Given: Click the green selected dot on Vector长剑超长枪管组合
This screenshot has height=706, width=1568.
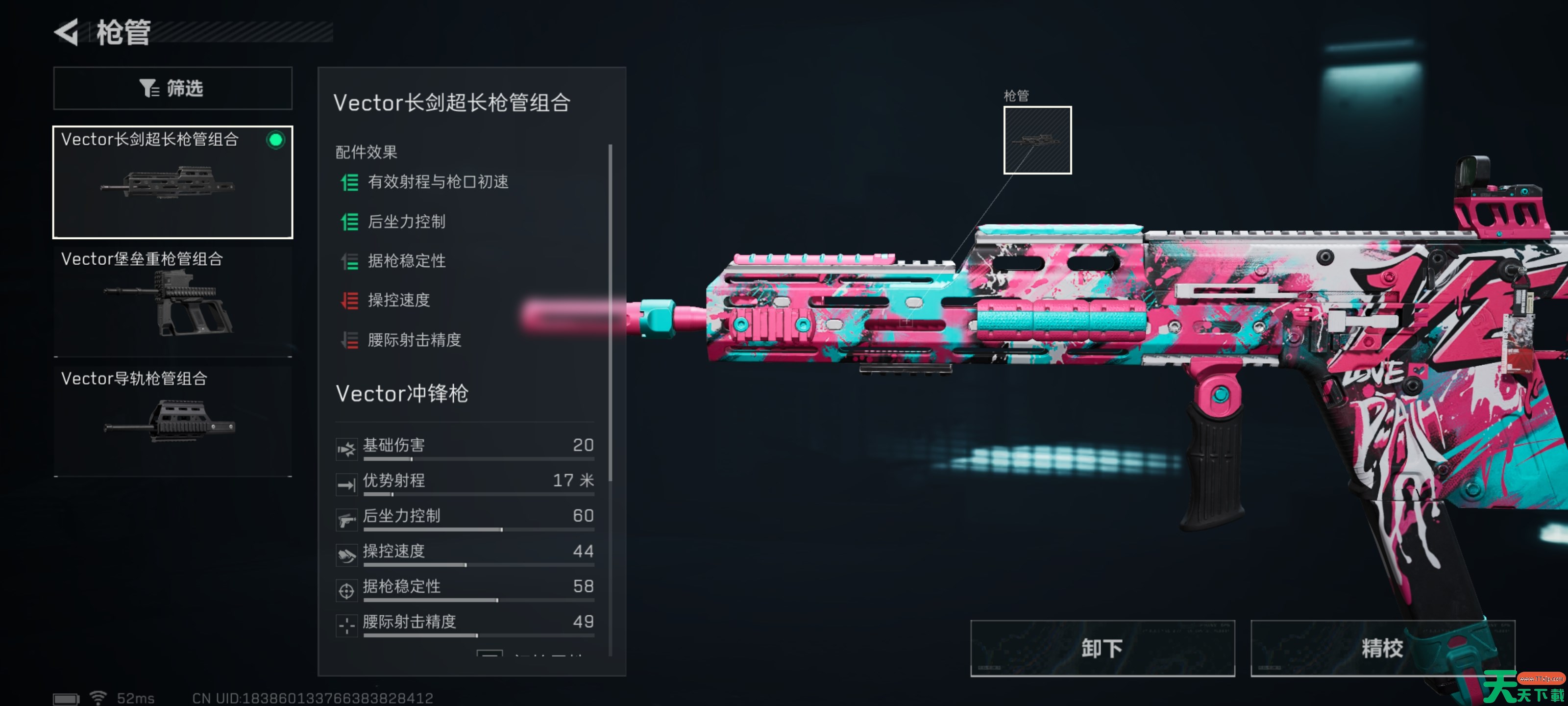Looking at the screenshot, I should click(x=277, y=140).
